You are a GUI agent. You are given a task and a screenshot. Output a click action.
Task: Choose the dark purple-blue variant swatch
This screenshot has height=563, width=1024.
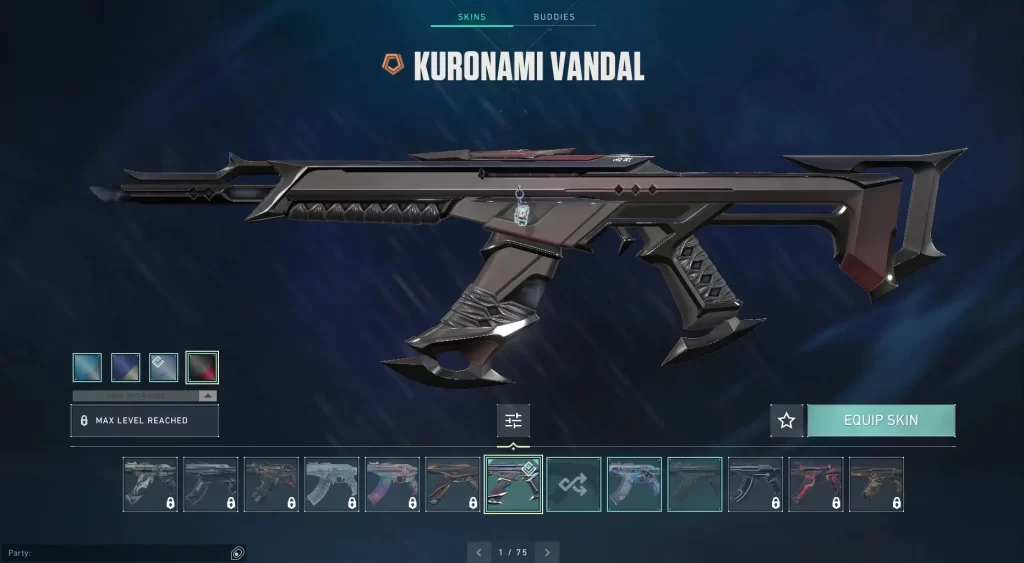coord(125,367)
